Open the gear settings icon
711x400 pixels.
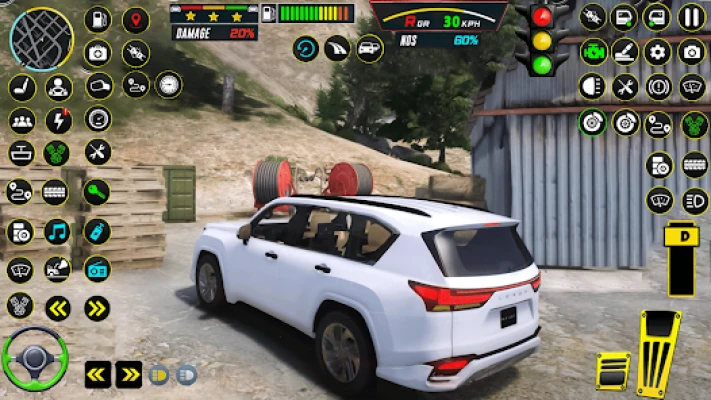(x=657, y=52)
